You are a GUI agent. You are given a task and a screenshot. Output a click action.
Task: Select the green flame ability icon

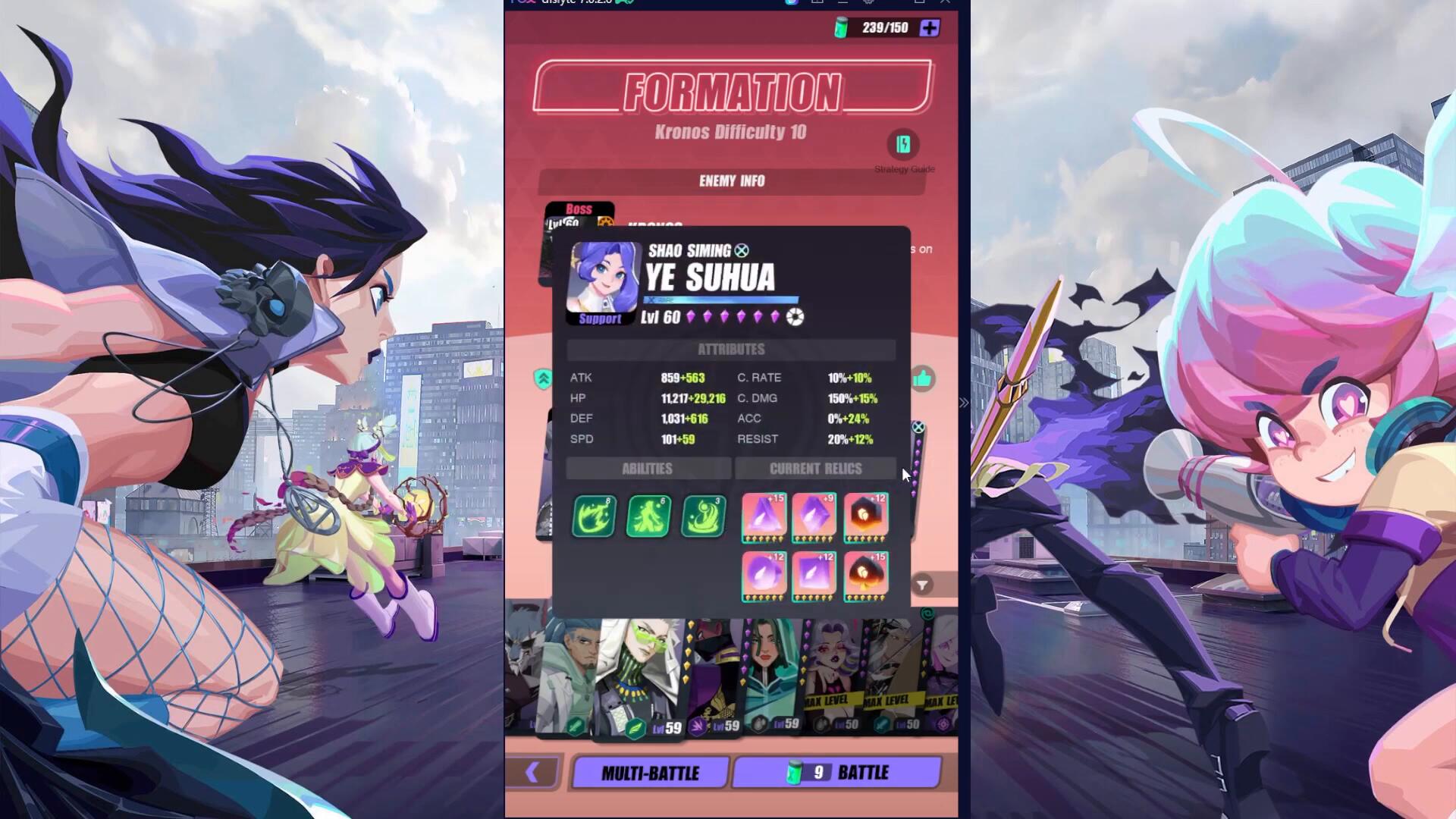(x=594, y=516)
